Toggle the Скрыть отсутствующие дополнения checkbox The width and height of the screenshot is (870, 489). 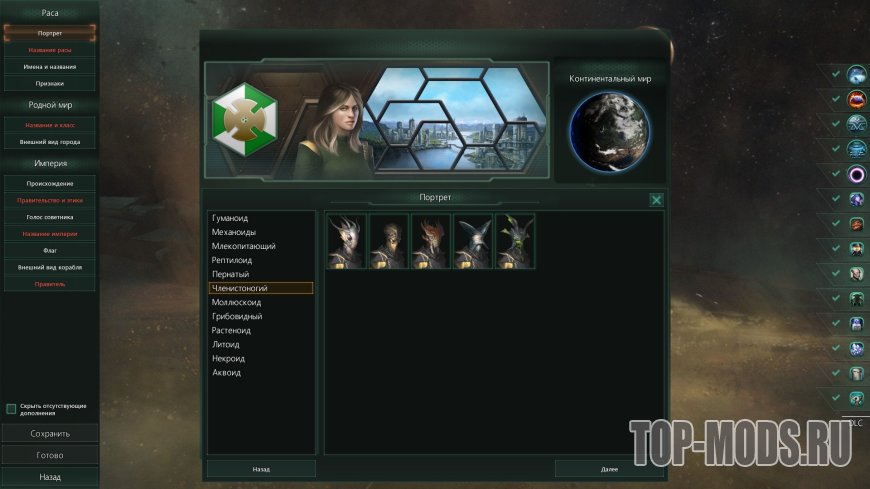[x=11, y=409]
